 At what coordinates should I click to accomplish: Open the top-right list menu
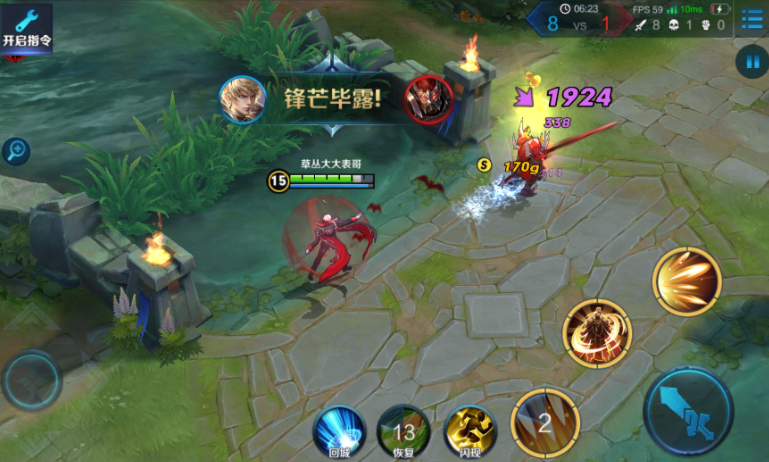coord(751,20)
